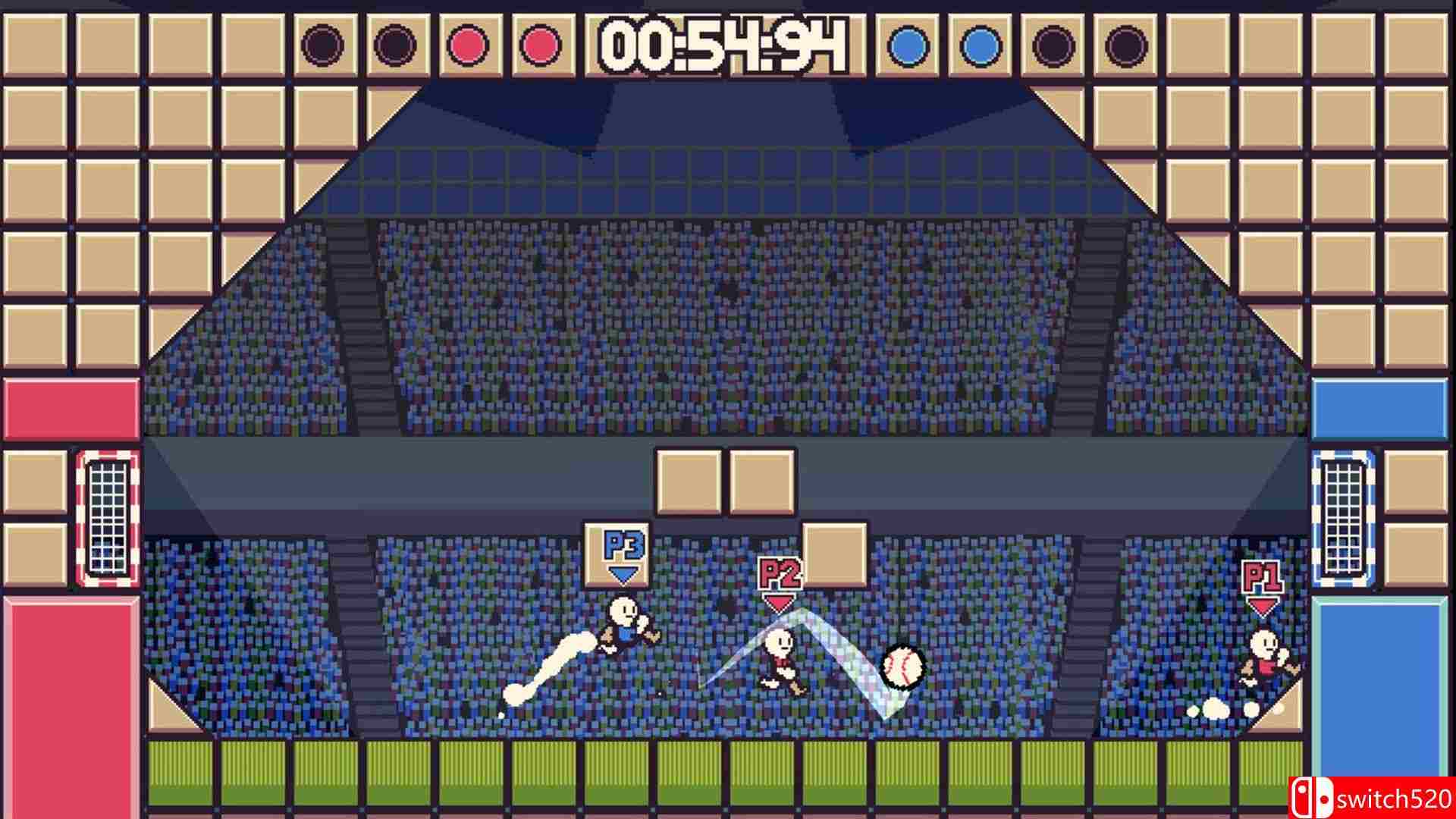The image size is (1456, 819).
Task: Click the match timer showing 00:54:94
Action: [x=719, y=45]
